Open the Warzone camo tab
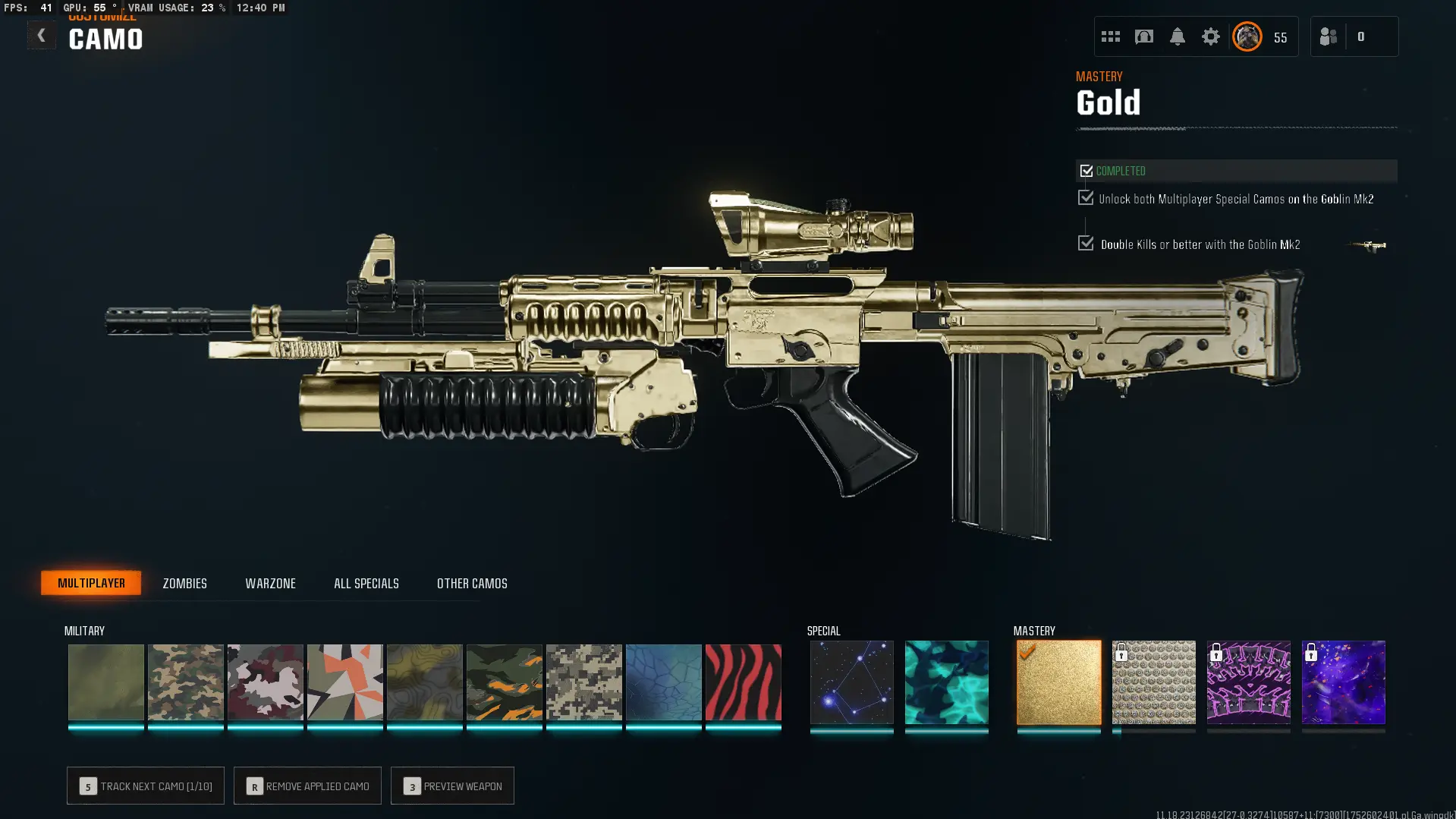The image size is (1456, 819). pyautogui.click(x=270, y=583)
